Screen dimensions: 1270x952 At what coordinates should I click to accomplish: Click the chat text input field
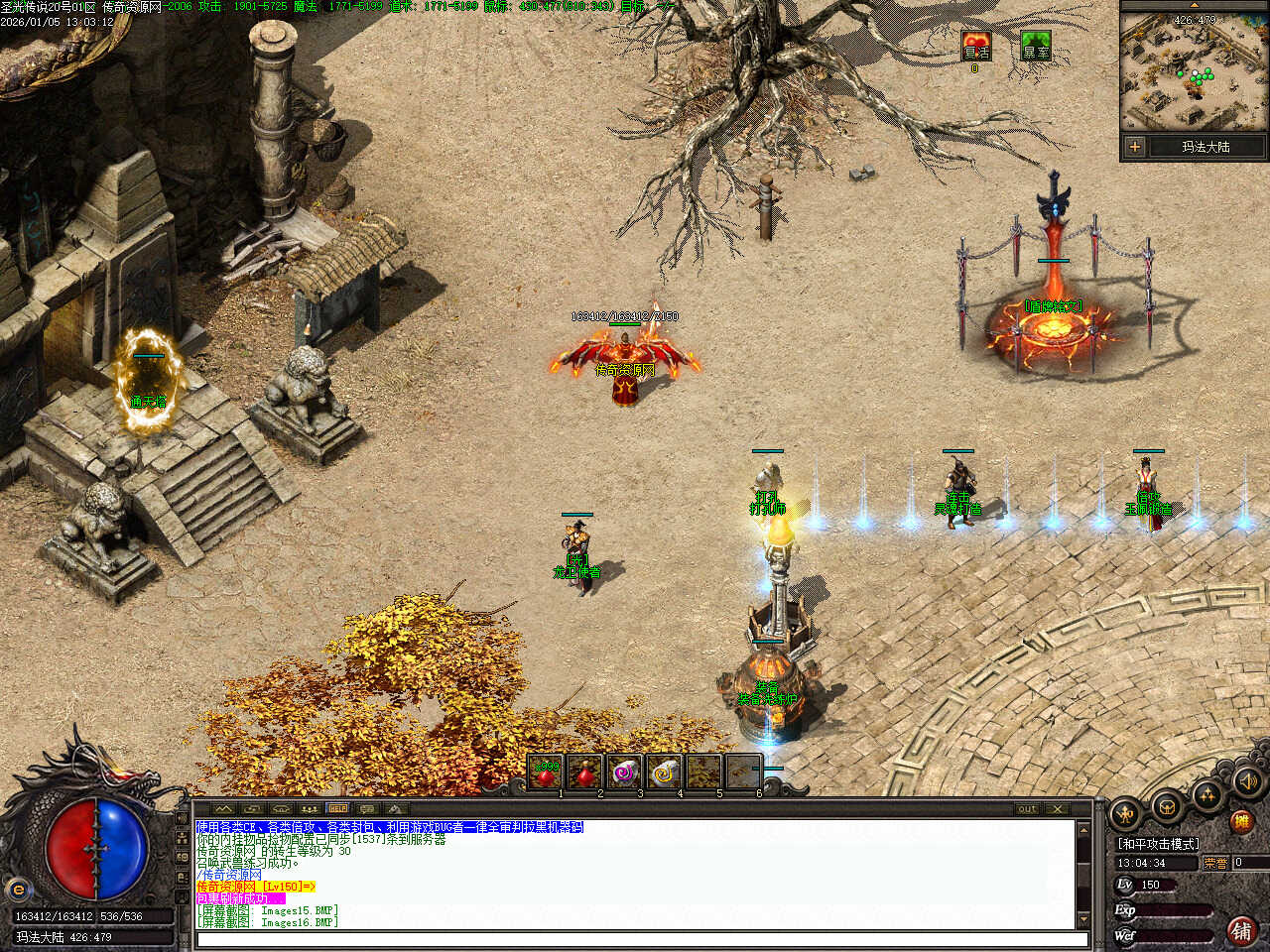[640, 939]
